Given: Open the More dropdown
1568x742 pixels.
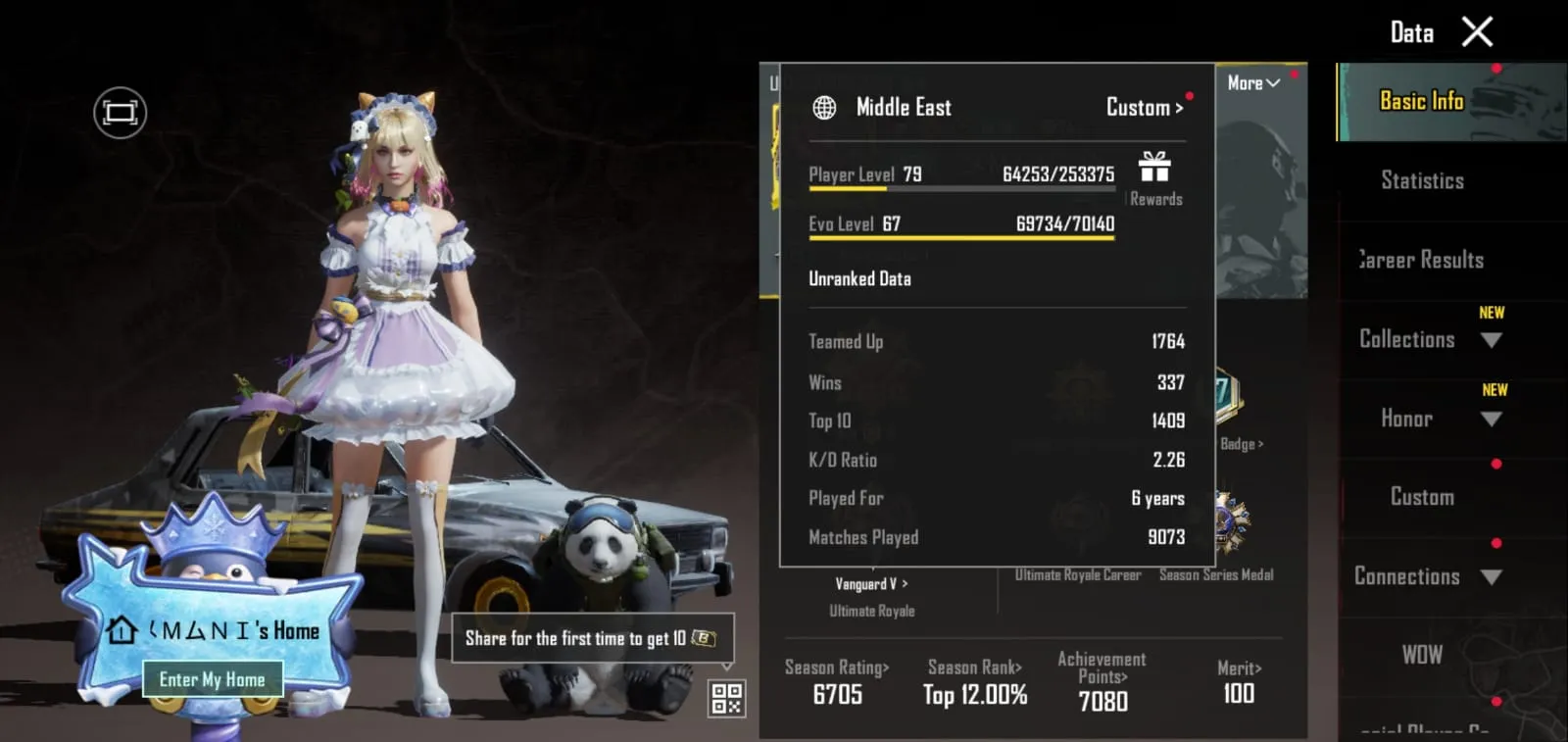Looking at the screenshot, I should (x=1251, y=83).
